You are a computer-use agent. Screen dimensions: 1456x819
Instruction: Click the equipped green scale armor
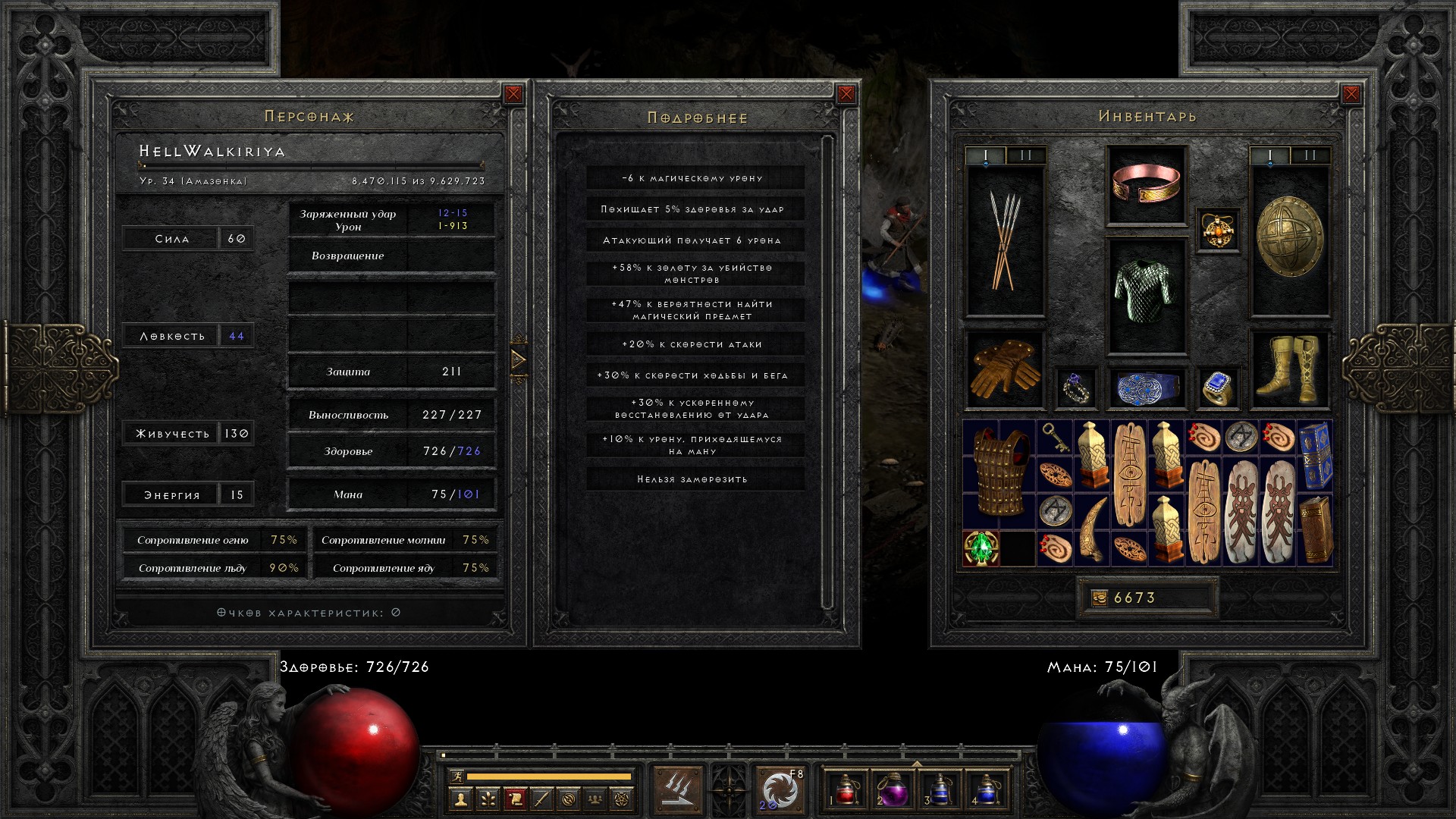pyautogui.click(x=1145, y=292)
